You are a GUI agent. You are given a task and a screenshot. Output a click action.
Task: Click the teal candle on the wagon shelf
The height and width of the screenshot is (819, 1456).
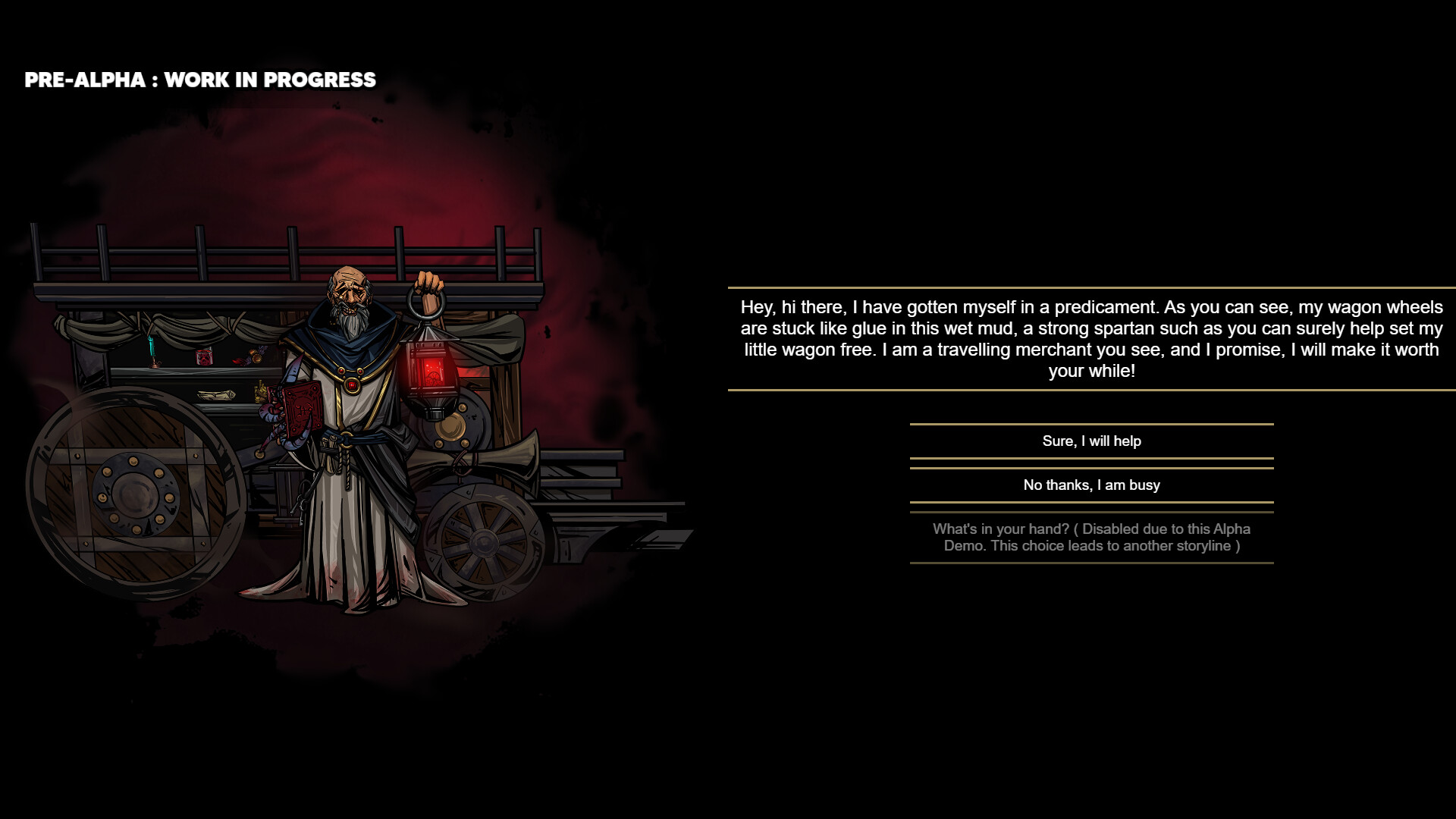point(152,347)
